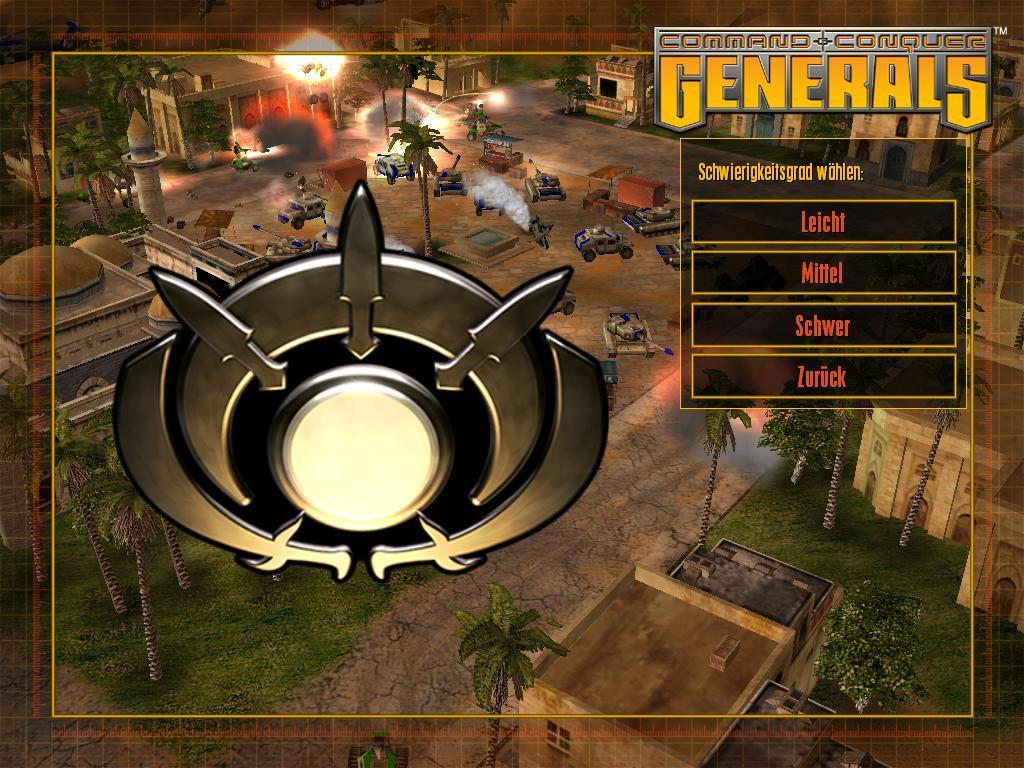Go back with the Zurück button

click(x=823, y=377)
